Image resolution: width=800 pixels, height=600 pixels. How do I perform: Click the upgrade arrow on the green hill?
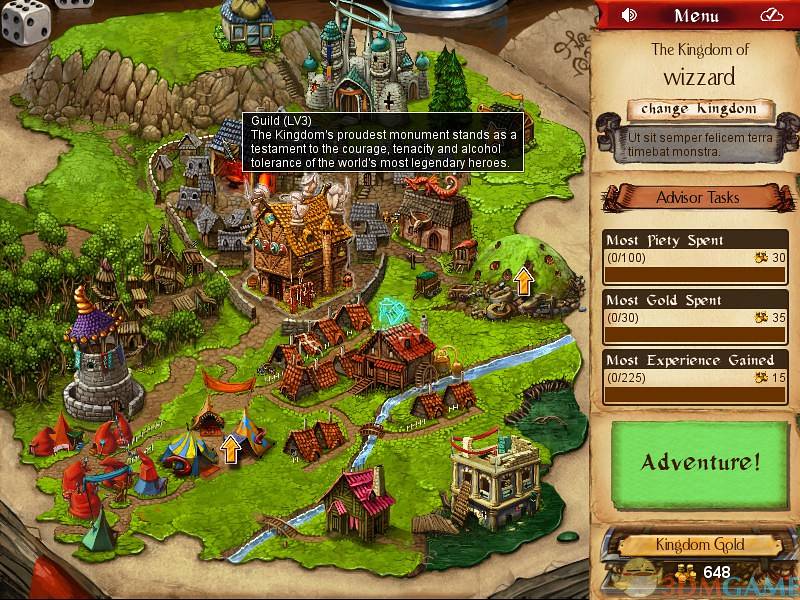pos(523,281)
